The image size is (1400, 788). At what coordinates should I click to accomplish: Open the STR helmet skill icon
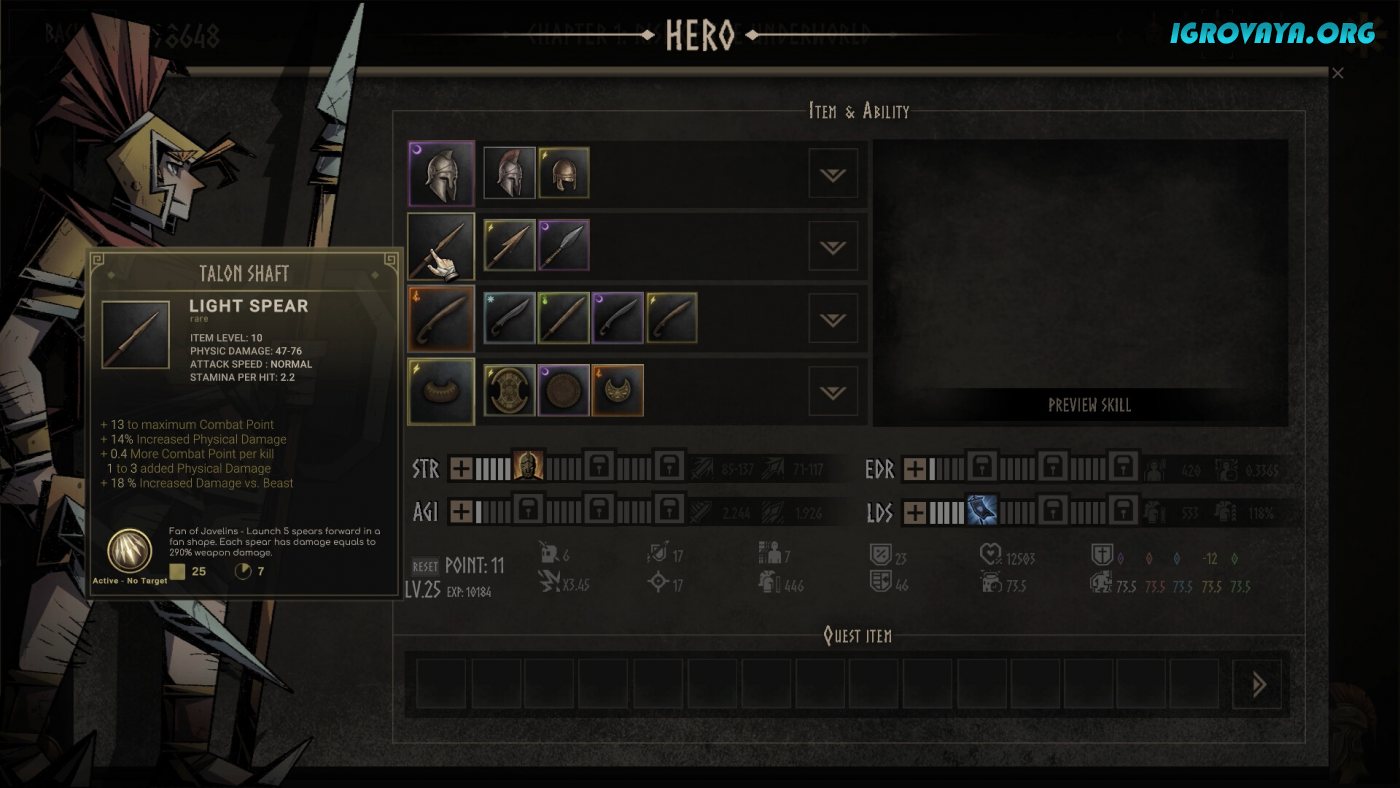(x=527, y=466)
